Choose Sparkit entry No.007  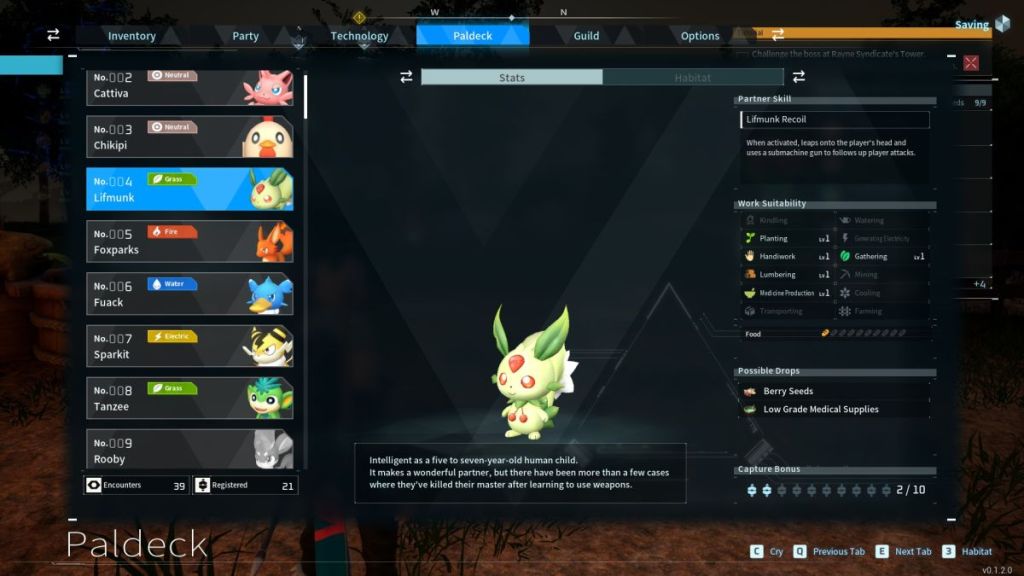[190, 346]
